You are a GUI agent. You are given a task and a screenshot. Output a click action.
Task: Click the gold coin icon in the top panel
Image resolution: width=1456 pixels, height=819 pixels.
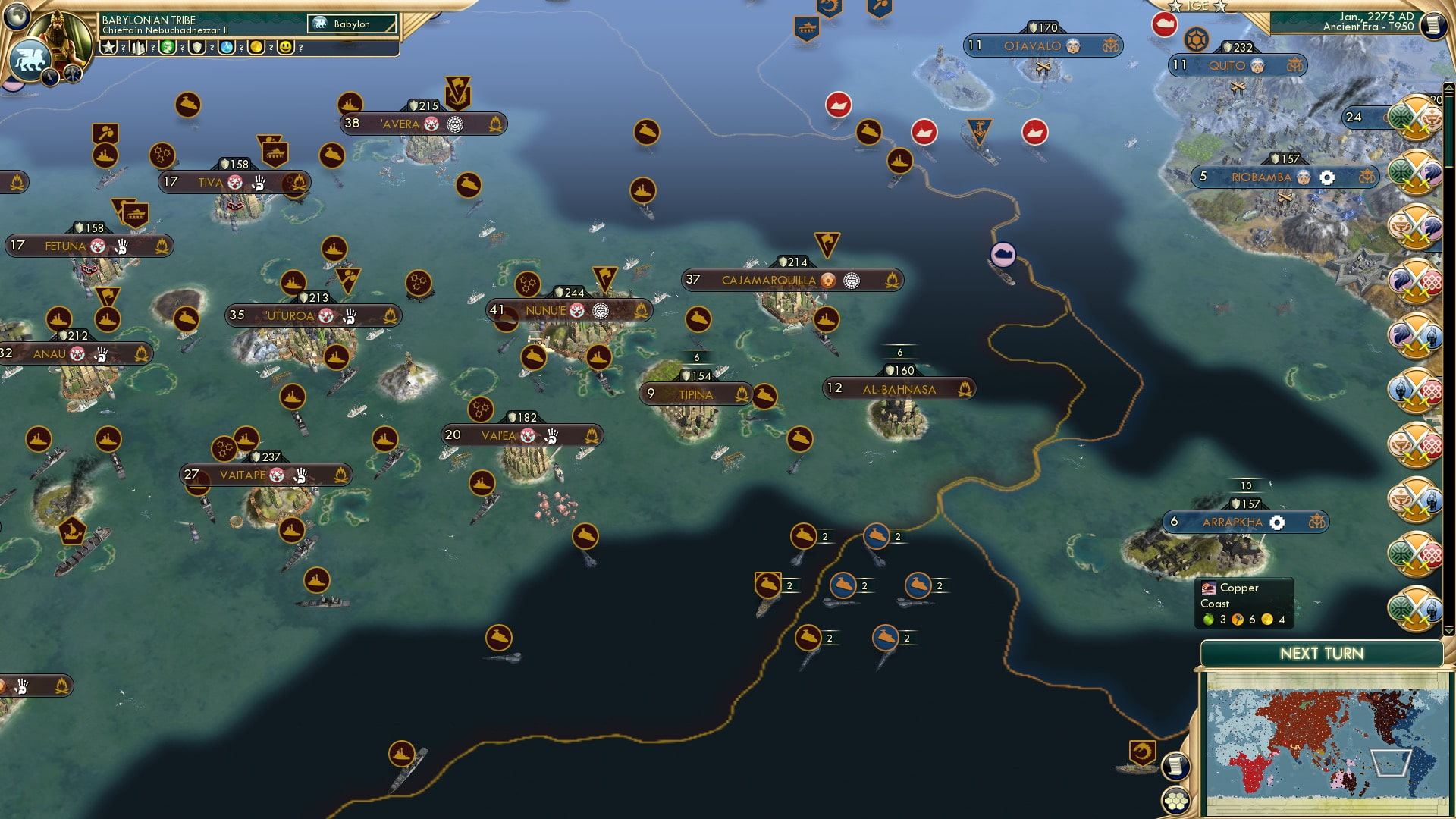256,47
